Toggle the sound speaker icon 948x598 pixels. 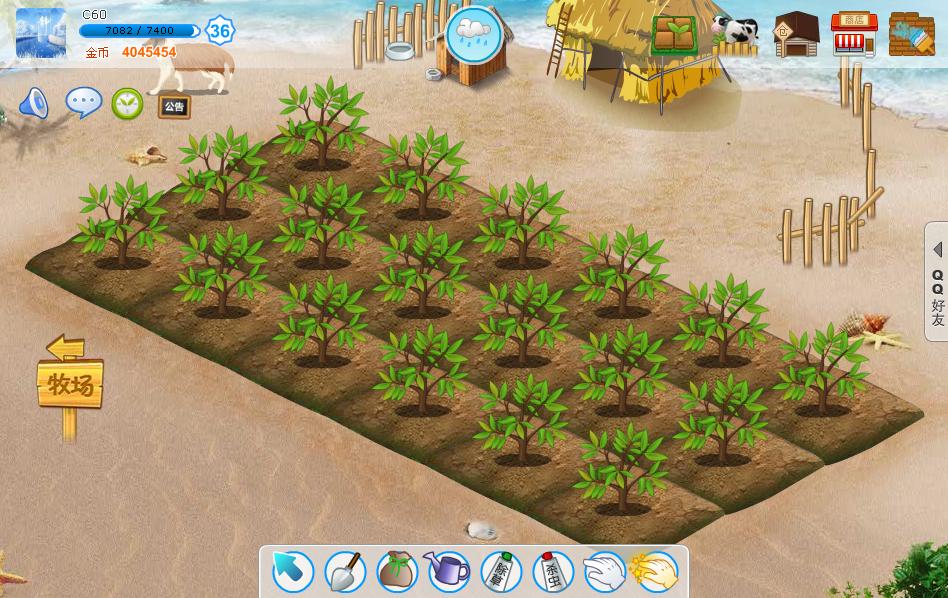(x=34, y=103)
